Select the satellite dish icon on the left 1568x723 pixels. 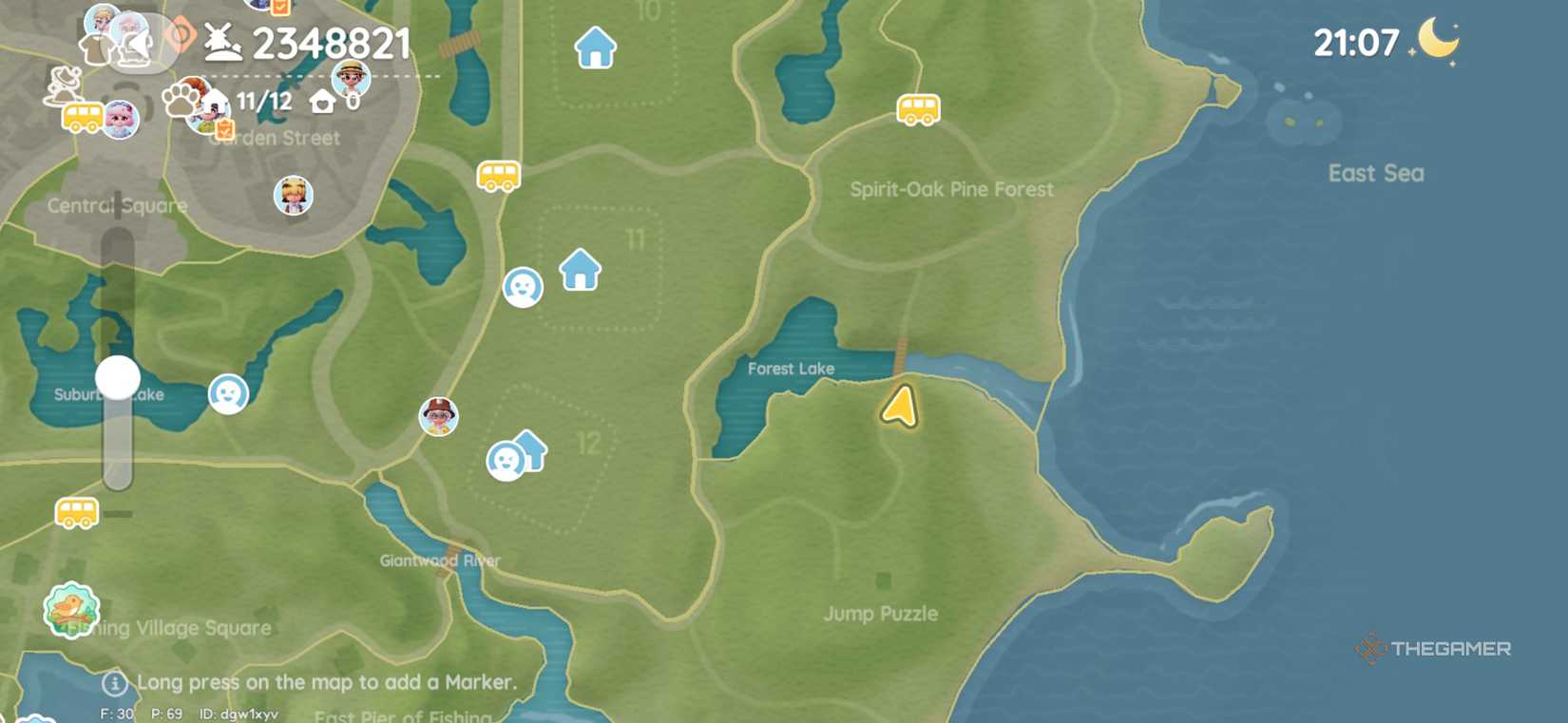(63, 83)
